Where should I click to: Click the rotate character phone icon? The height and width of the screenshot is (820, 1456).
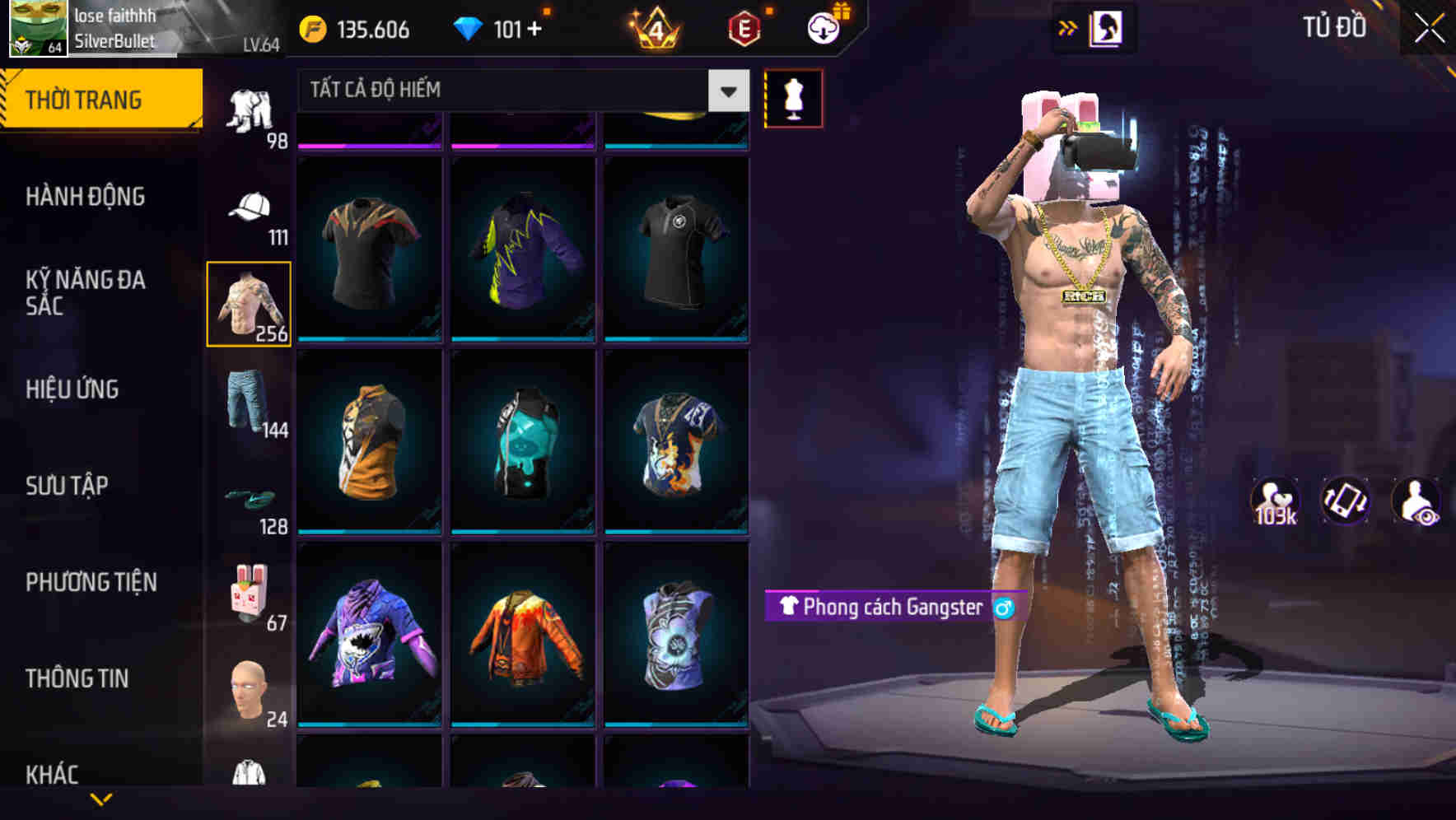coord(1344,503)
